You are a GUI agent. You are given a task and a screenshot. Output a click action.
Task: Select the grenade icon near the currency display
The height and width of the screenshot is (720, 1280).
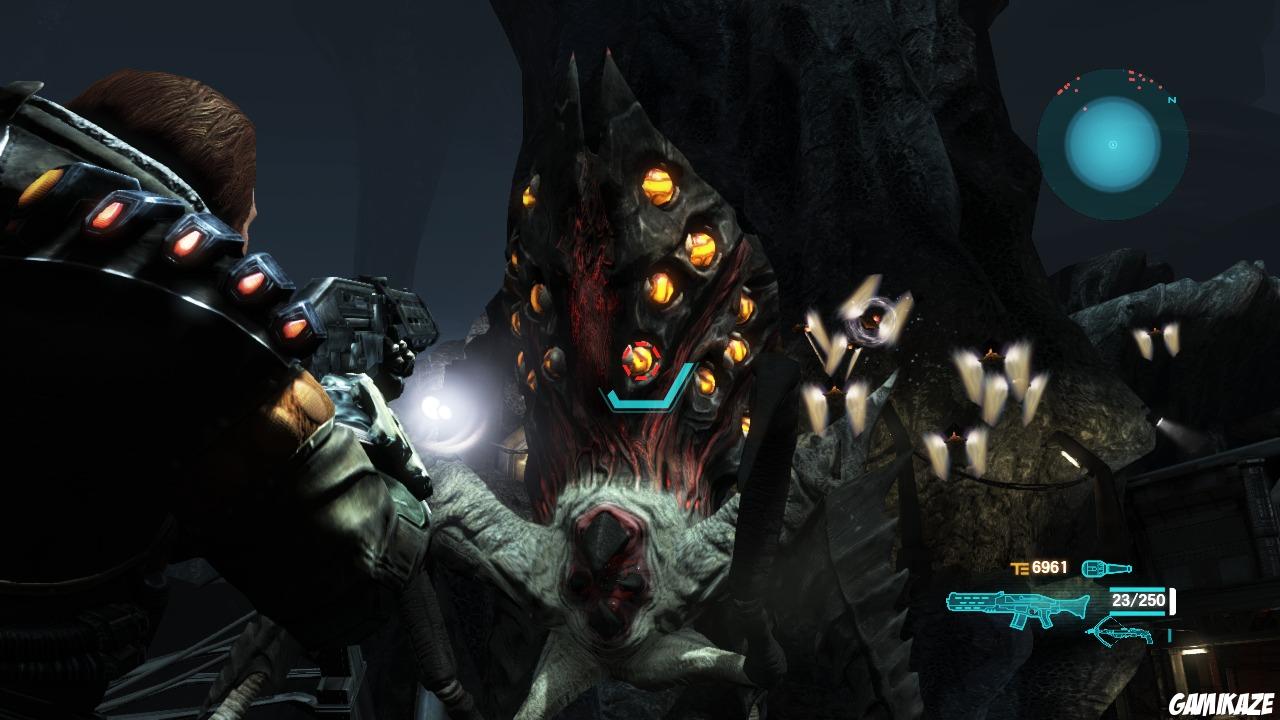click(1107, 568)
